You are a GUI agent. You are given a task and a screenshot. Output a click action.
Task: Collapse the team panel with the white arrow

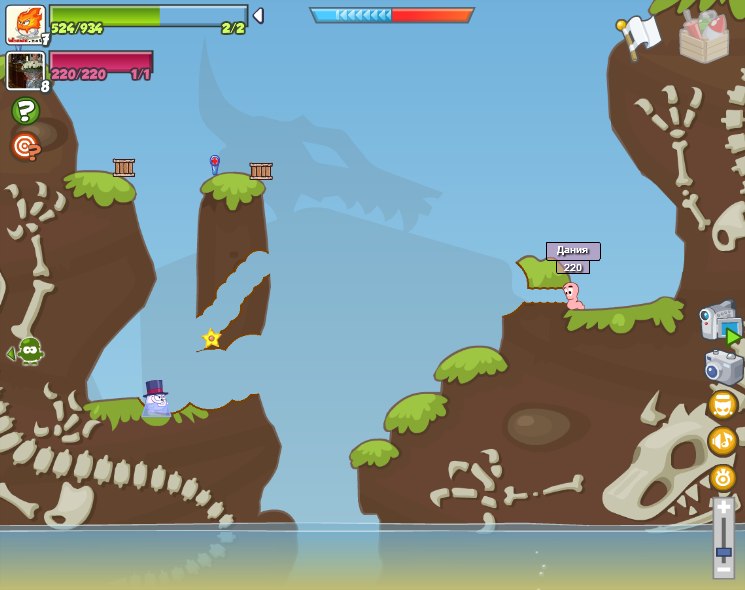click(258, 15)
